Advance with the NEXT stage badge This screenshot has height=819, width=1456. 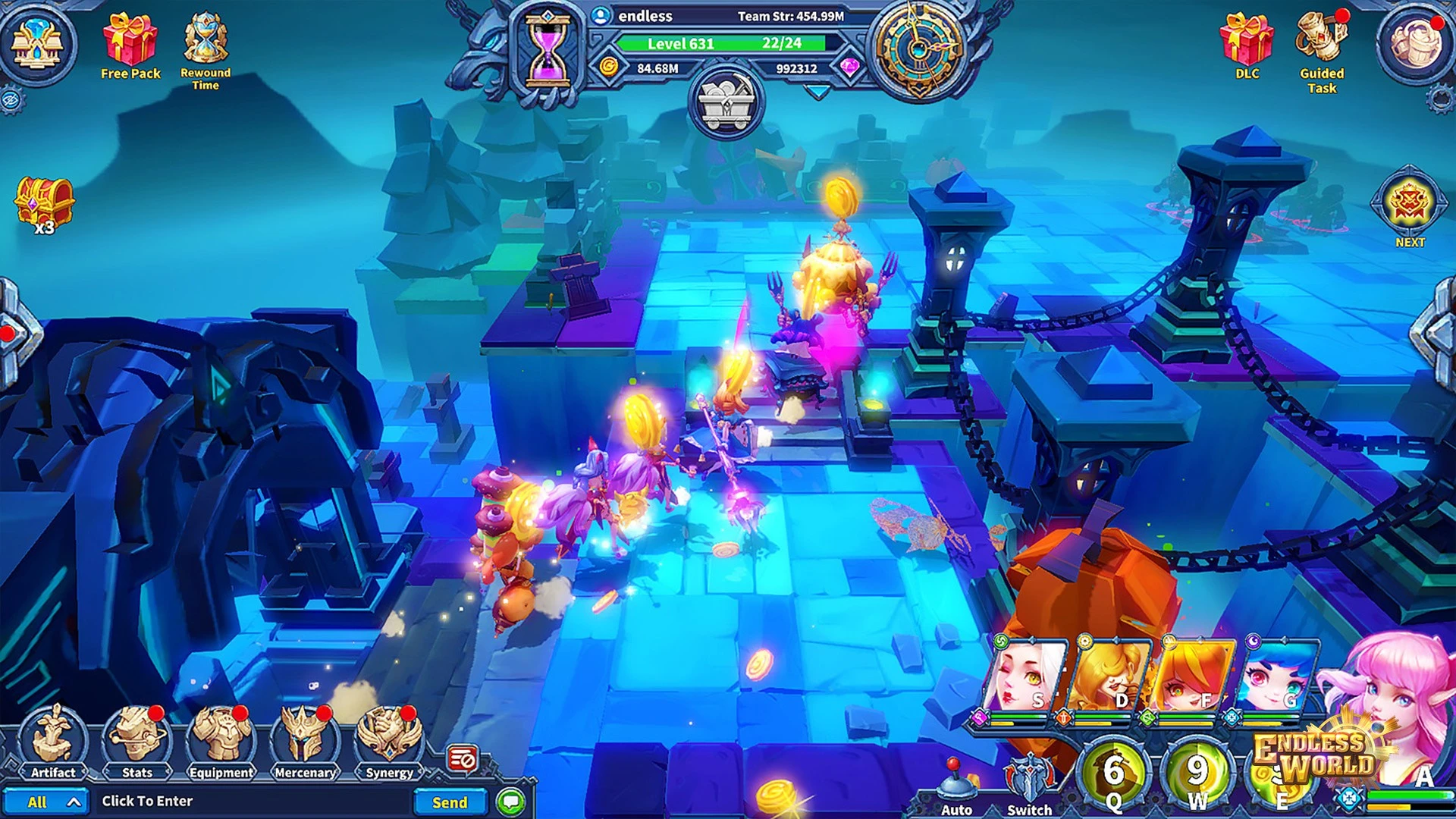point(1409,205)
